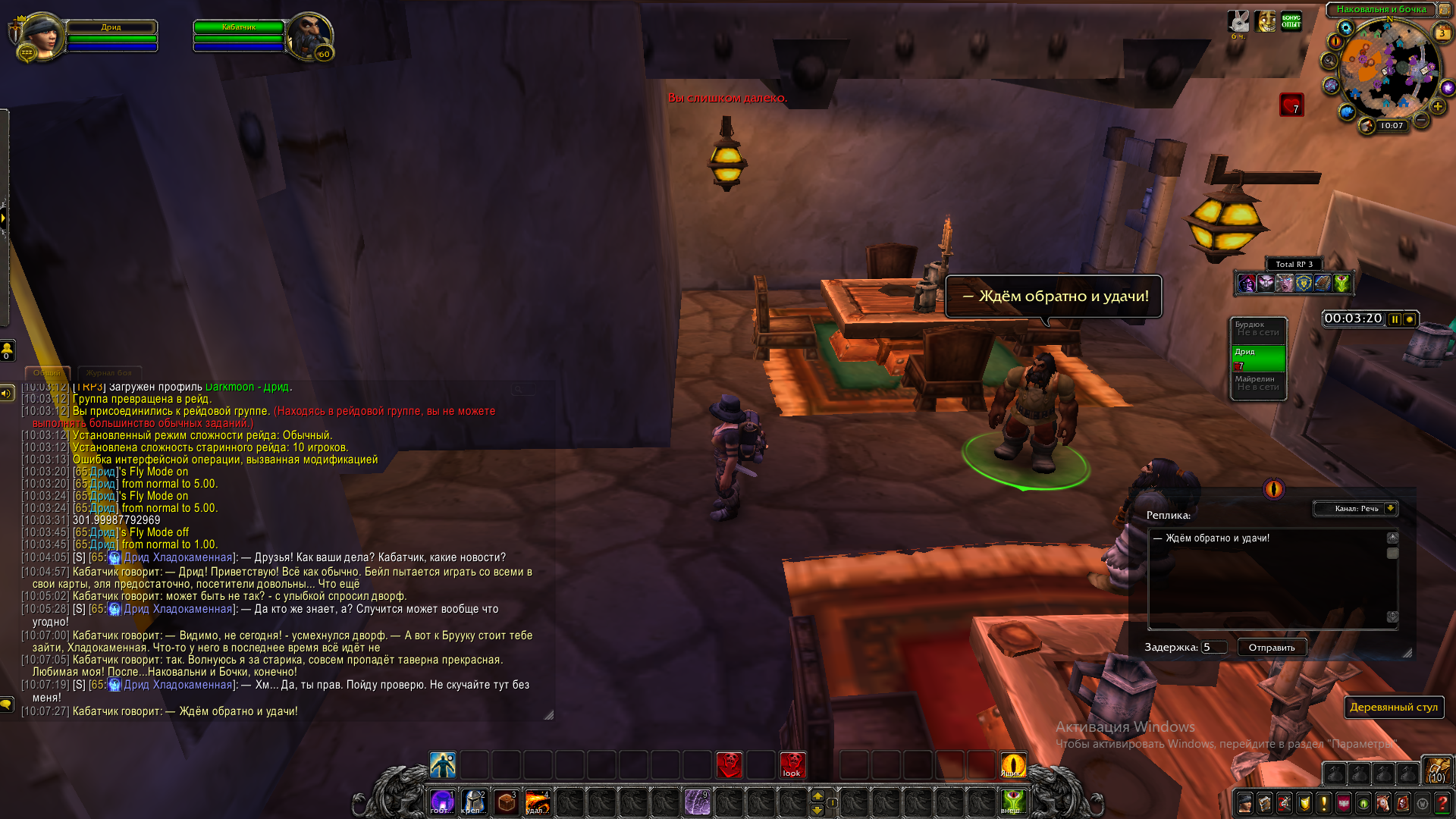Viewport: 1456px width, 819px height.
Task: Use the wooden crate item in slot 3
Action: point(507,802)
